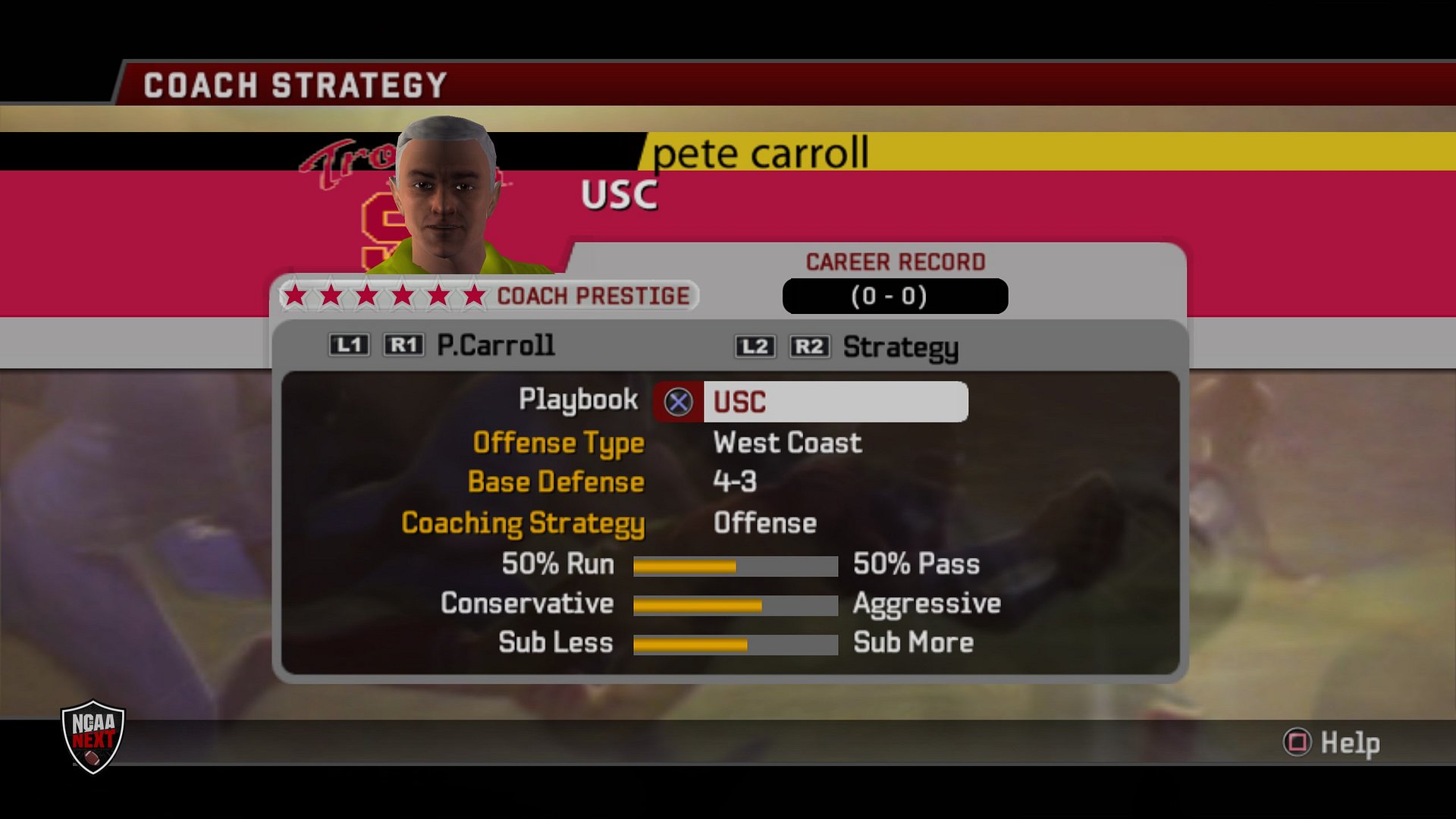Set the Conservative/Aggressive slider
Image resolution: width=1456 pixels, height=819 pixels.
click(x=735, y=605)
